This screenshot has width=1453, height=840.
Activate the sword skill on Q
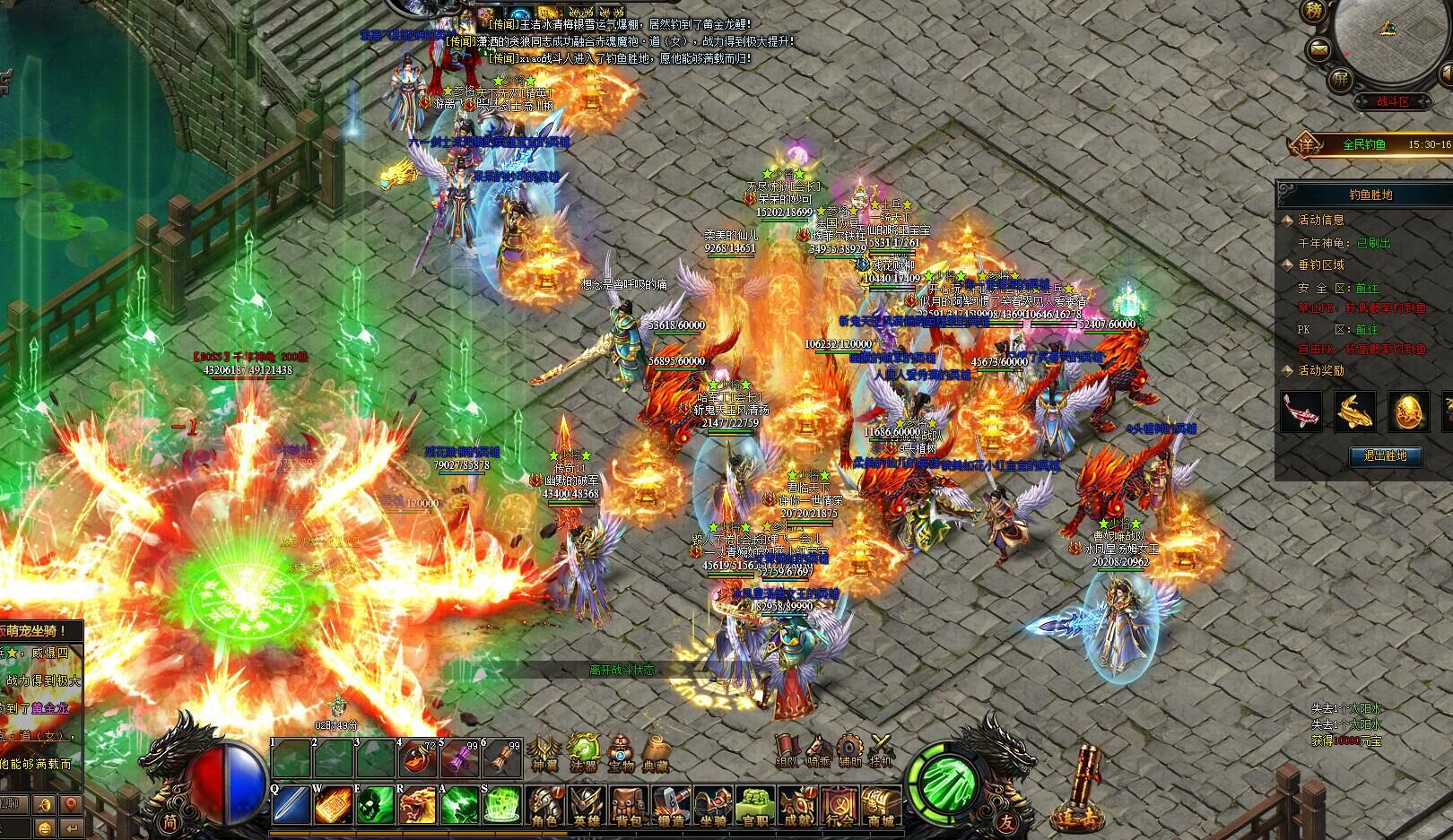pyautogui.click(x=291, y=805)
